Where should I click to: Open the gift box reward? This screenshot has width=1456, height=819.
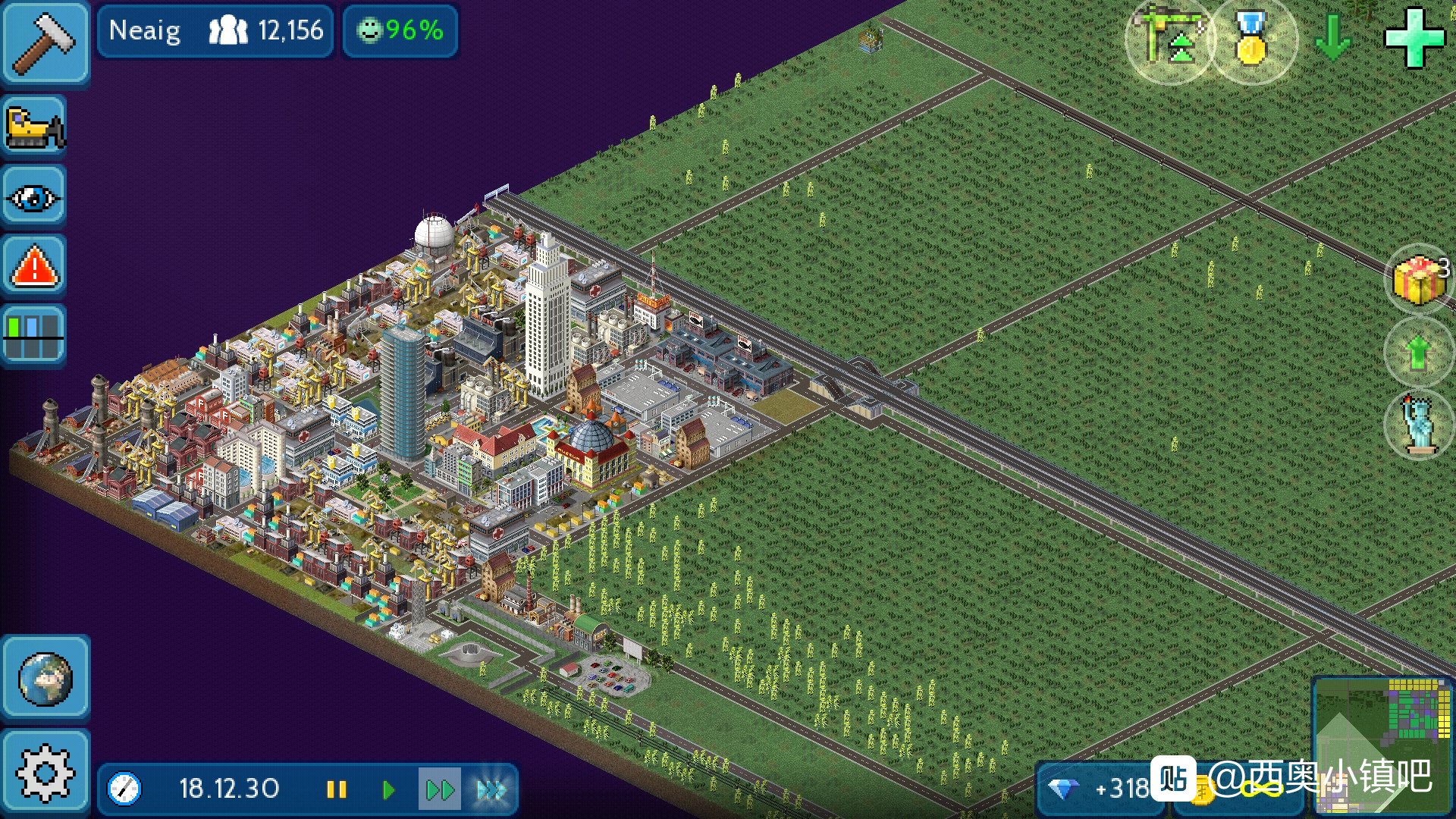click(x=1418, y=278)
